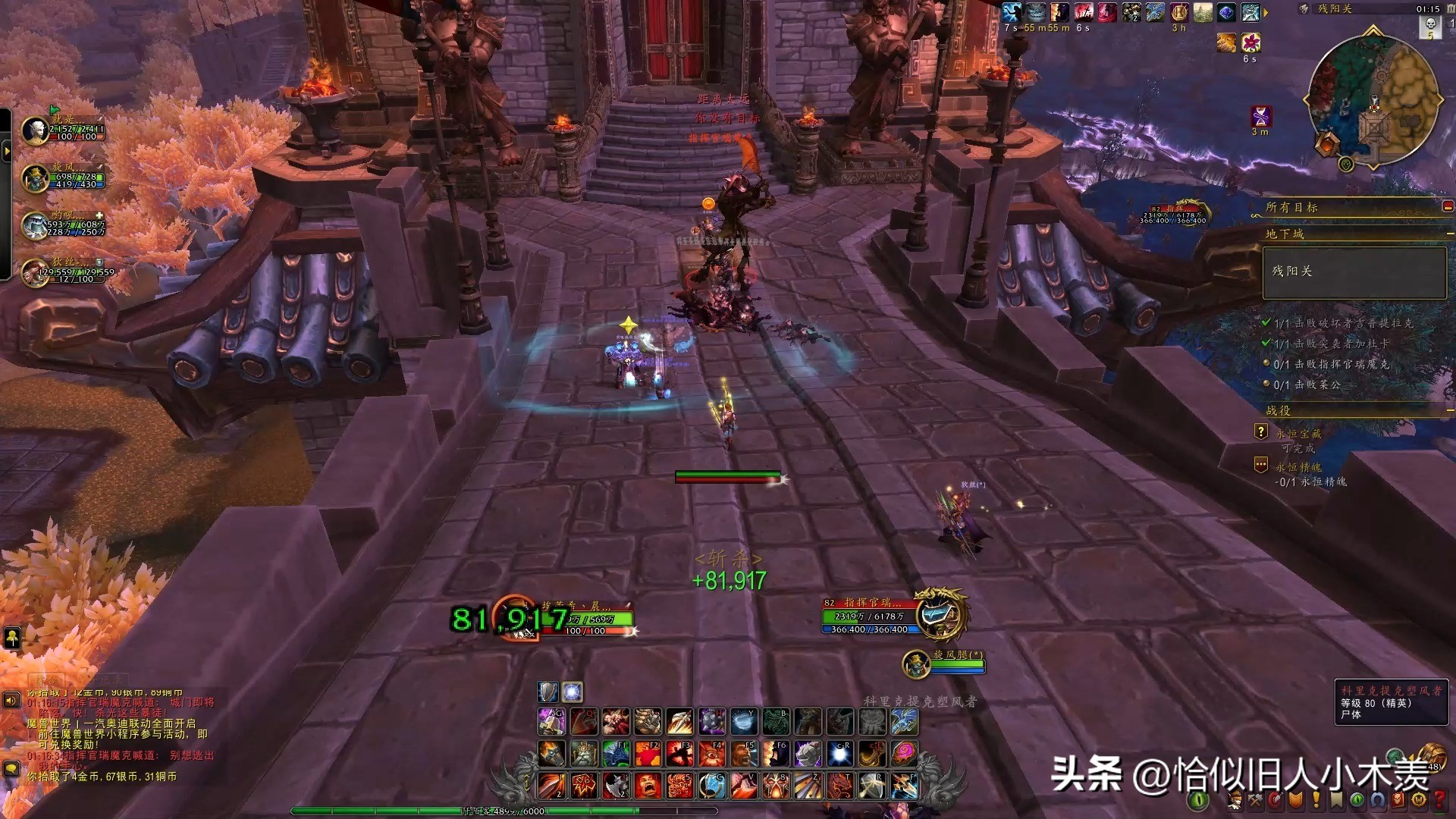This screenshot has height=819, width=1456.
Task: Cast the whirlwind ability bound to Y
Action: pos(743,721)
